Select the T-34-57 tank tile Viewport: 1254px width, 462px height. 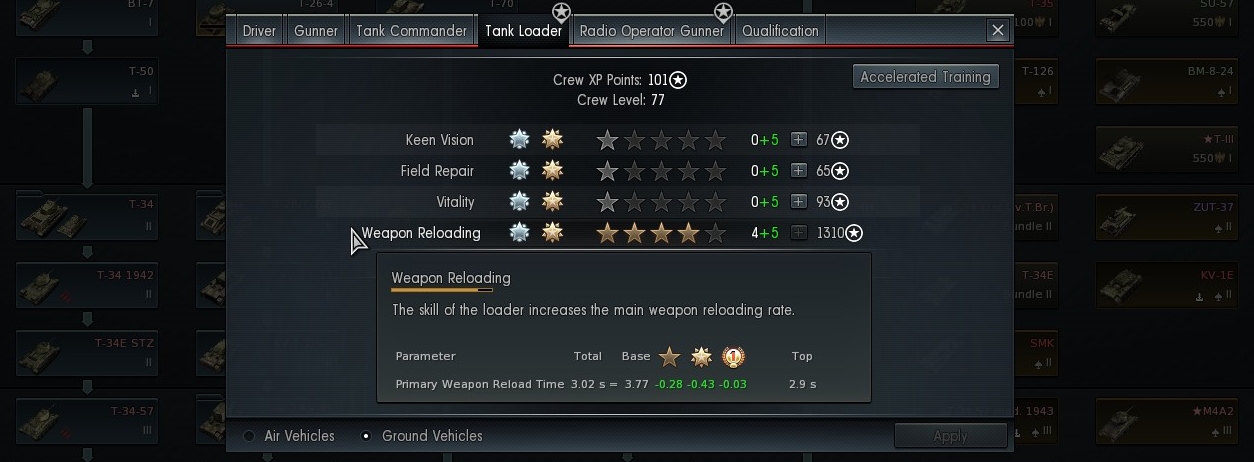tap(87, 421)
